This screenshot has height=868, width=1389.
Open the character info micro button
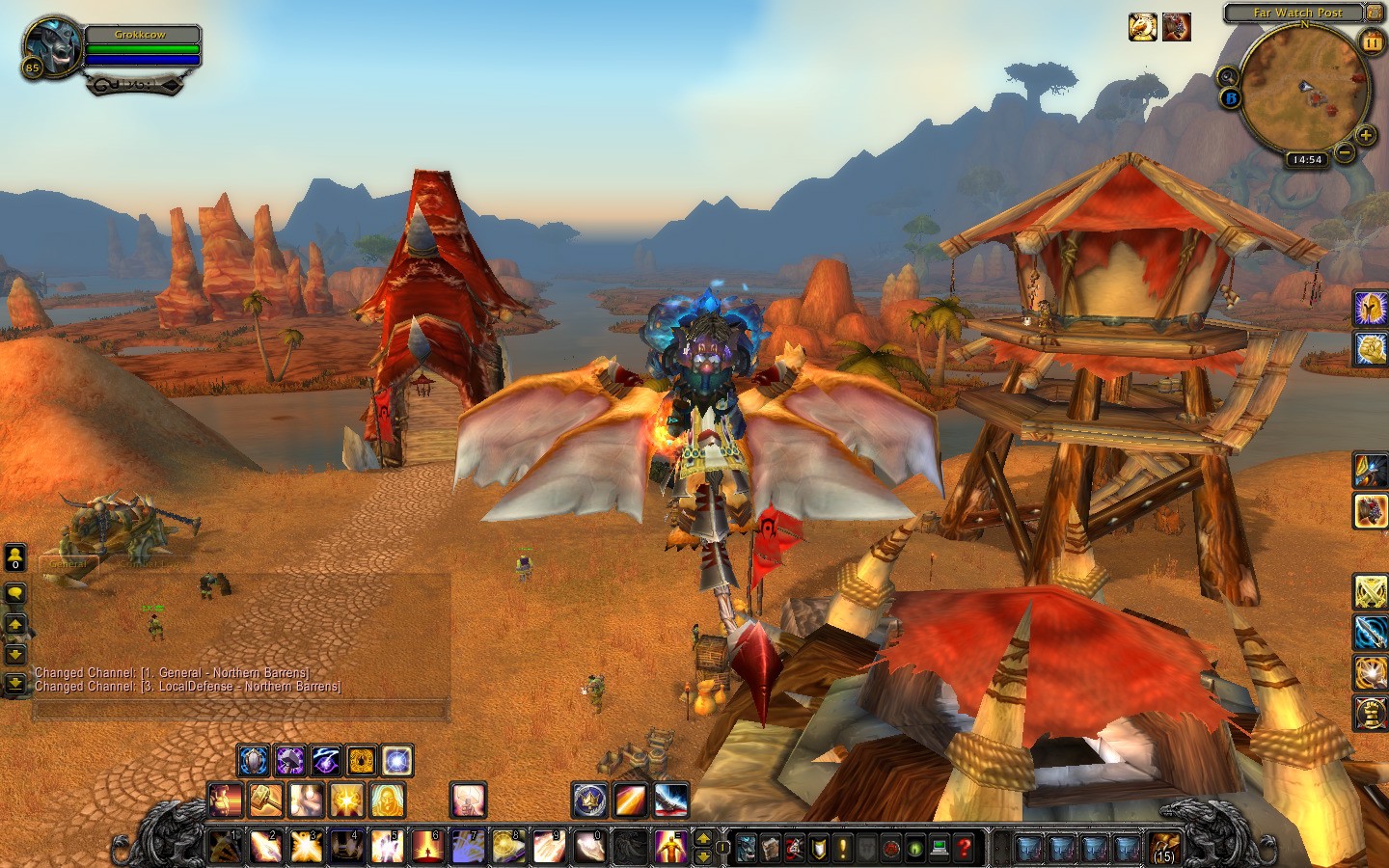pyautogui.click(x=746, y=849)
